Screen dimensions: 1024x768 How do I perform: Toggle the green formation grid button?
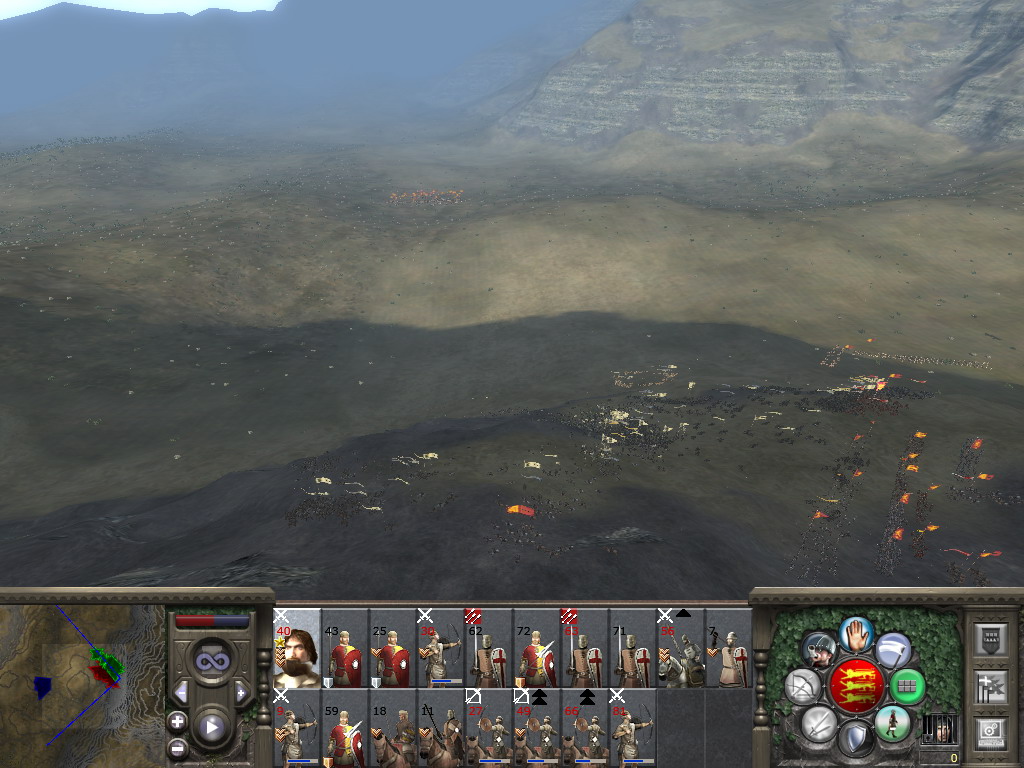[x=908, y=687]
